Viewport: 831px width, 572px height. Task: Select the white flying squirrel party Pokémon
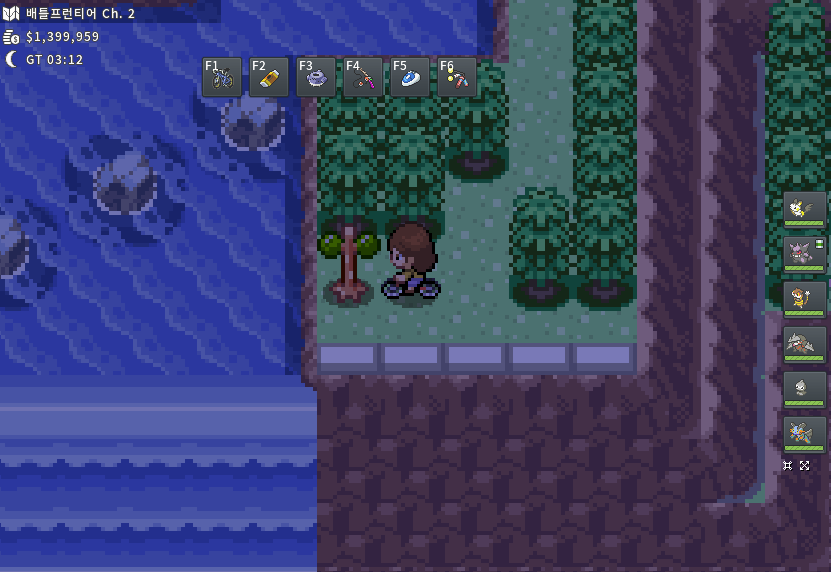pos(805,210)
